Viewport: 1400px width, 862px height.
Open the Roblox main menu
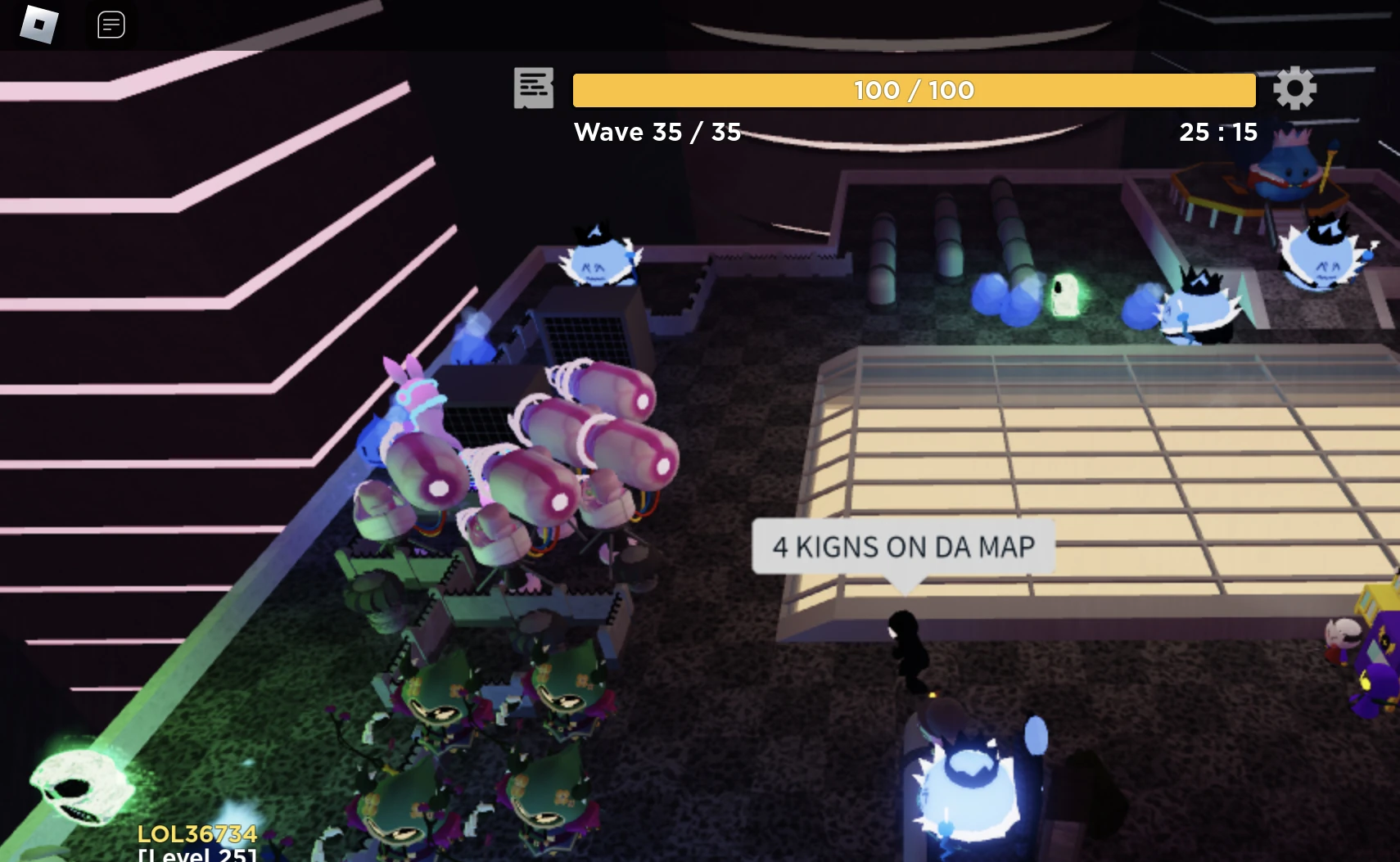pos(37,25)
